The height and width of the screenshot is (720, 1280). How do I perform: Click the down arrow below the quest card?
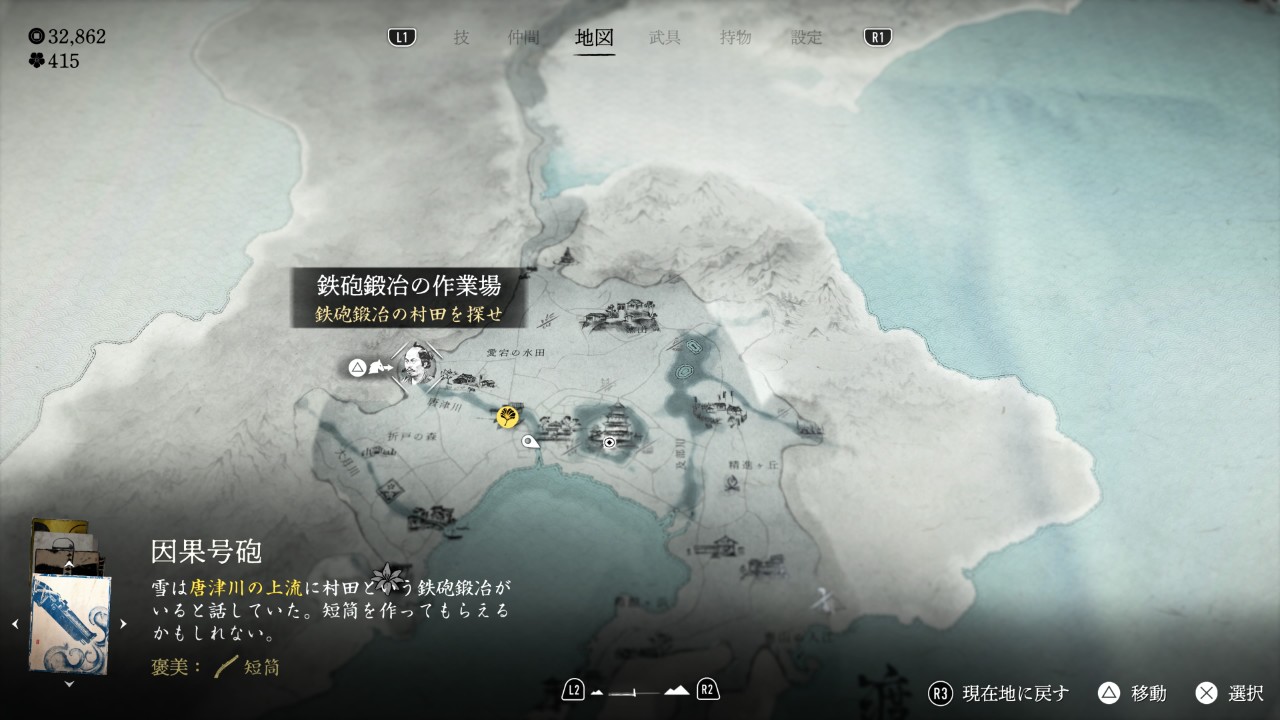[x=69, y=684]
